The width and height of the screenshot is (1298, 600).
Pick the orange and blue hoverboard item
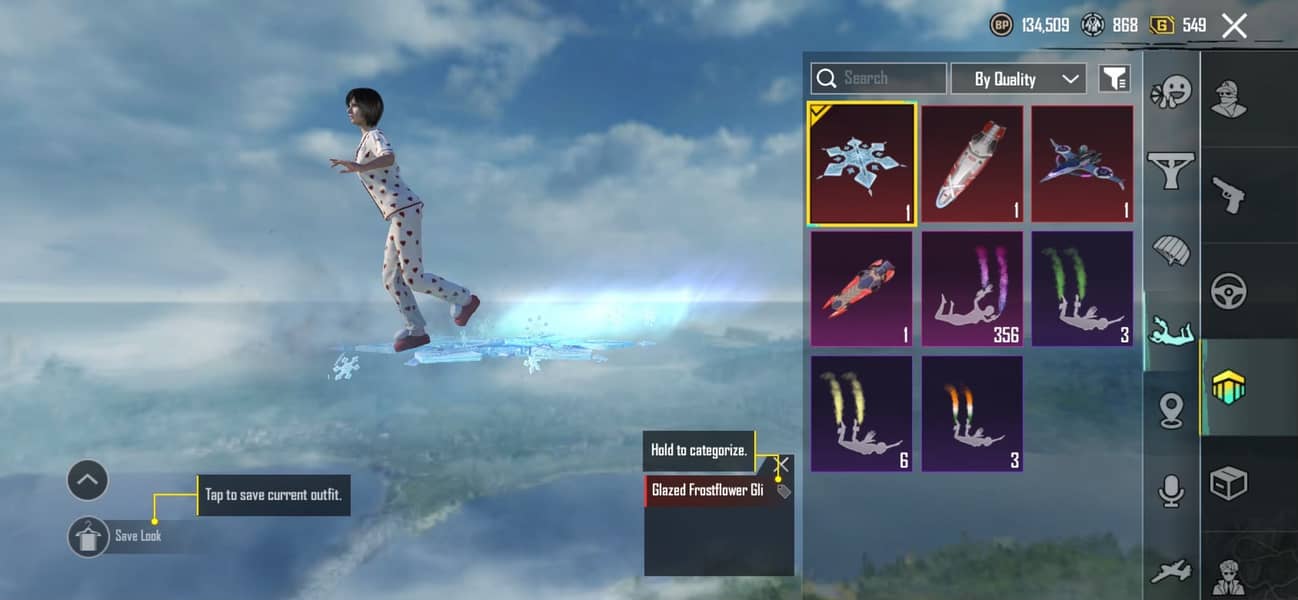(861, 289)
